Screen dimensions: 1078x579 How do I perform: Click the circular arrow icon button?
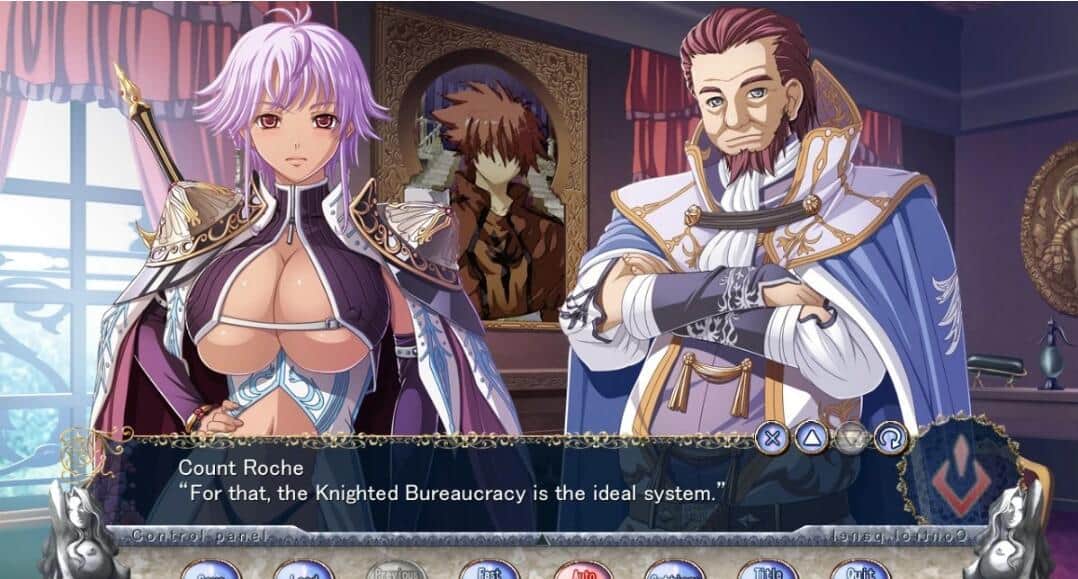[889, 437]
